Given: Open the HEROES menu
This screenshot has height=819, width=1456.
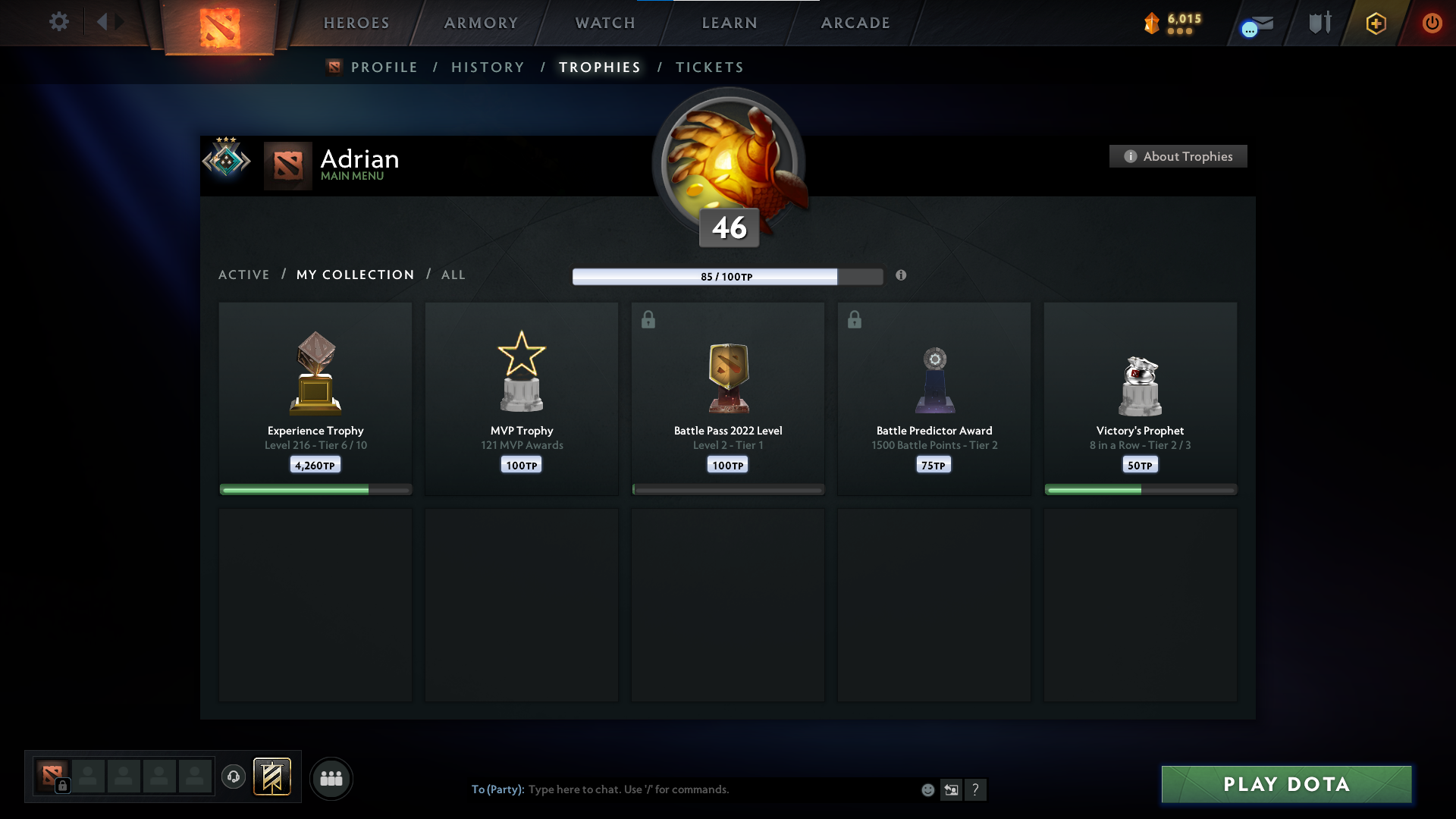Looking at the screenshot, I should 356,23.
